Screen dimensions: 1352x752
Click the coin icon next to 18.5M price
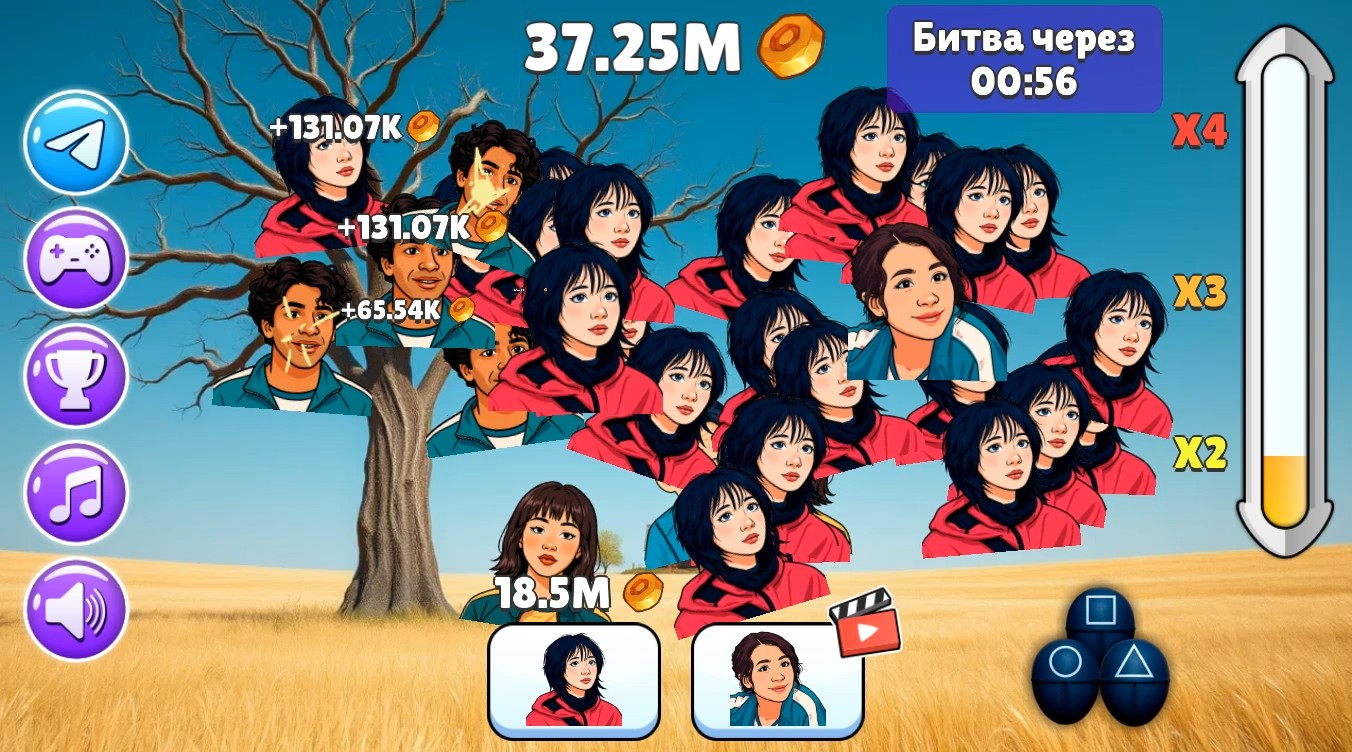click(x=646, y=592)
